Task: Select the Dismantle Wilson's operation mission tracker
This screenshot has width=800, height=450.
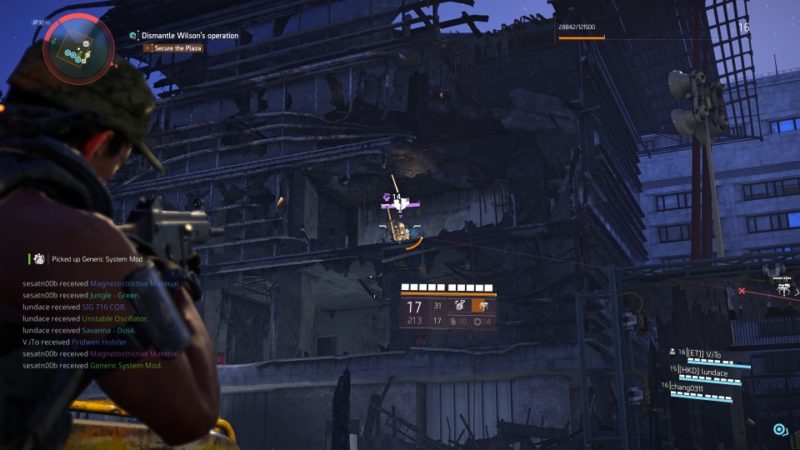Action: click(190, 35)
